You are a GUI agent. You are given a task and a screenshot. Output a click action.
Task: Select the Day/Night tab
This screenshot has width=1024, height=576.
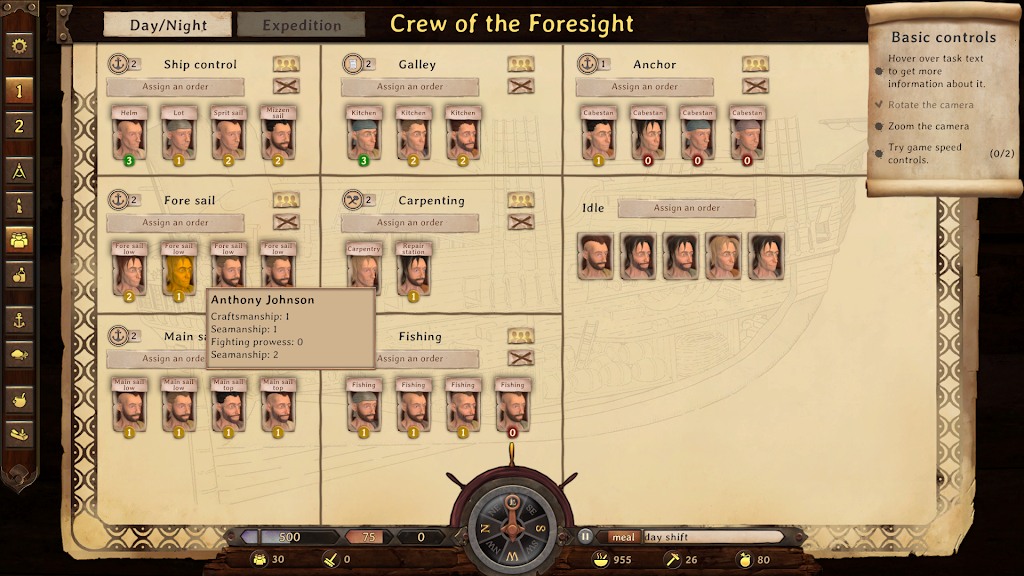167,25
